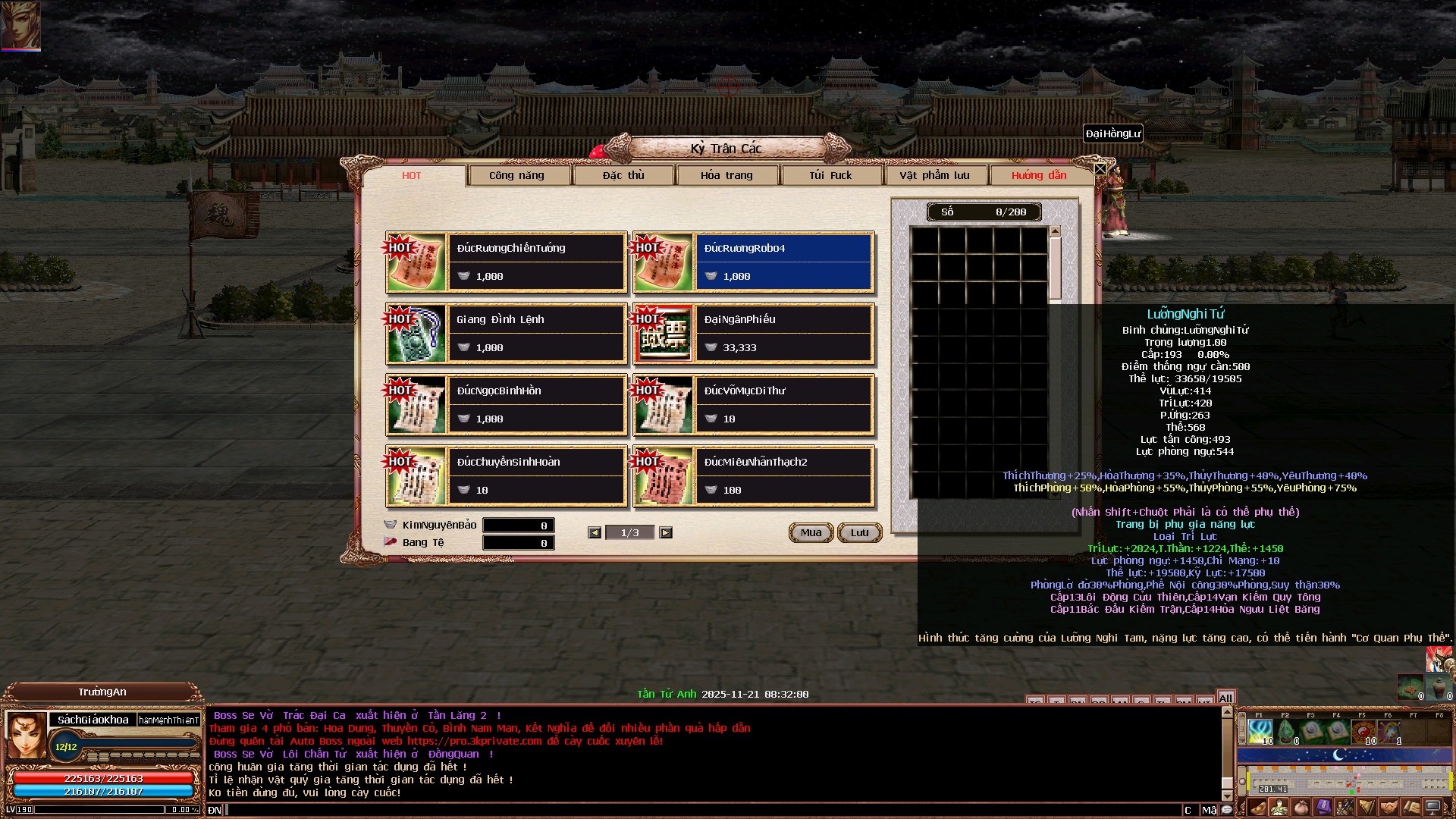Open the Vật phẩm lưu tab

934,175
